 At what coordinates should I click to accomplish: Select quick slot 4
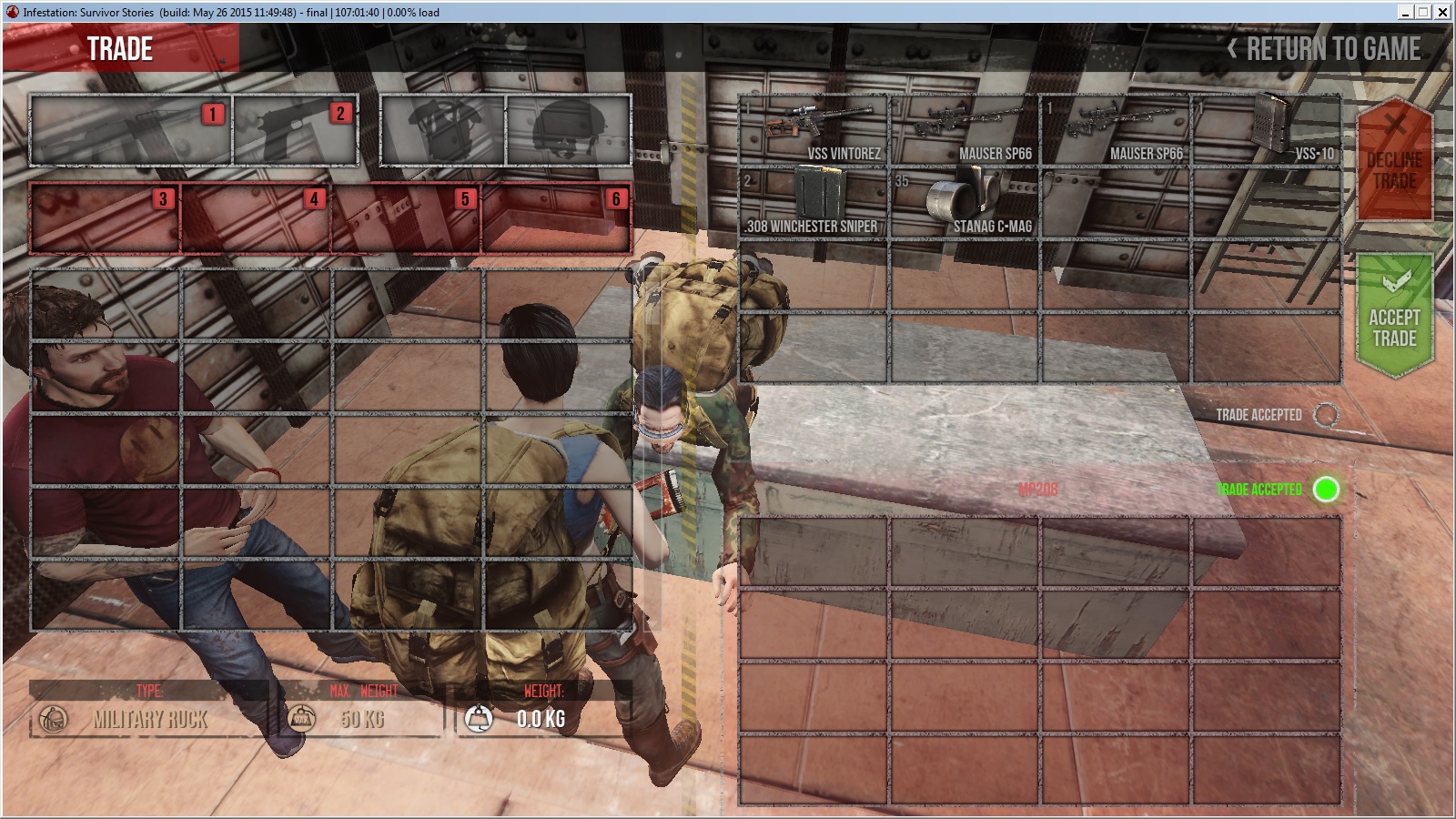[x=256, y=217]
